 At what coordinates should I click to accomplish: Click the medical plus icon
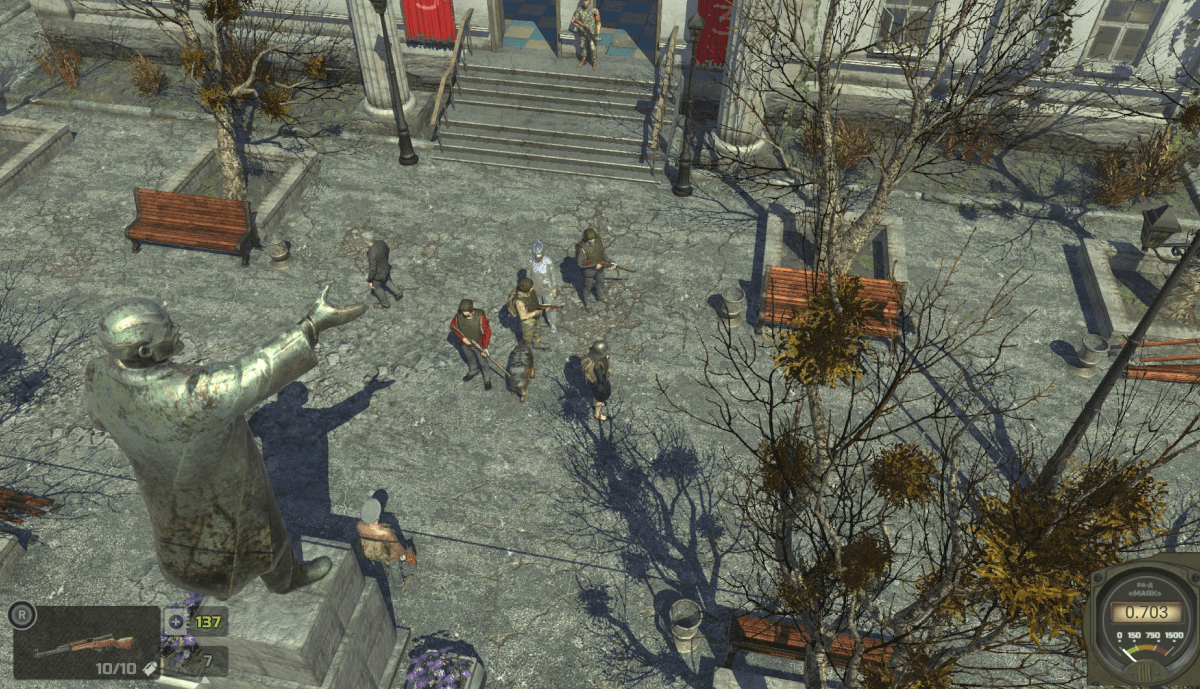(176, 621)
